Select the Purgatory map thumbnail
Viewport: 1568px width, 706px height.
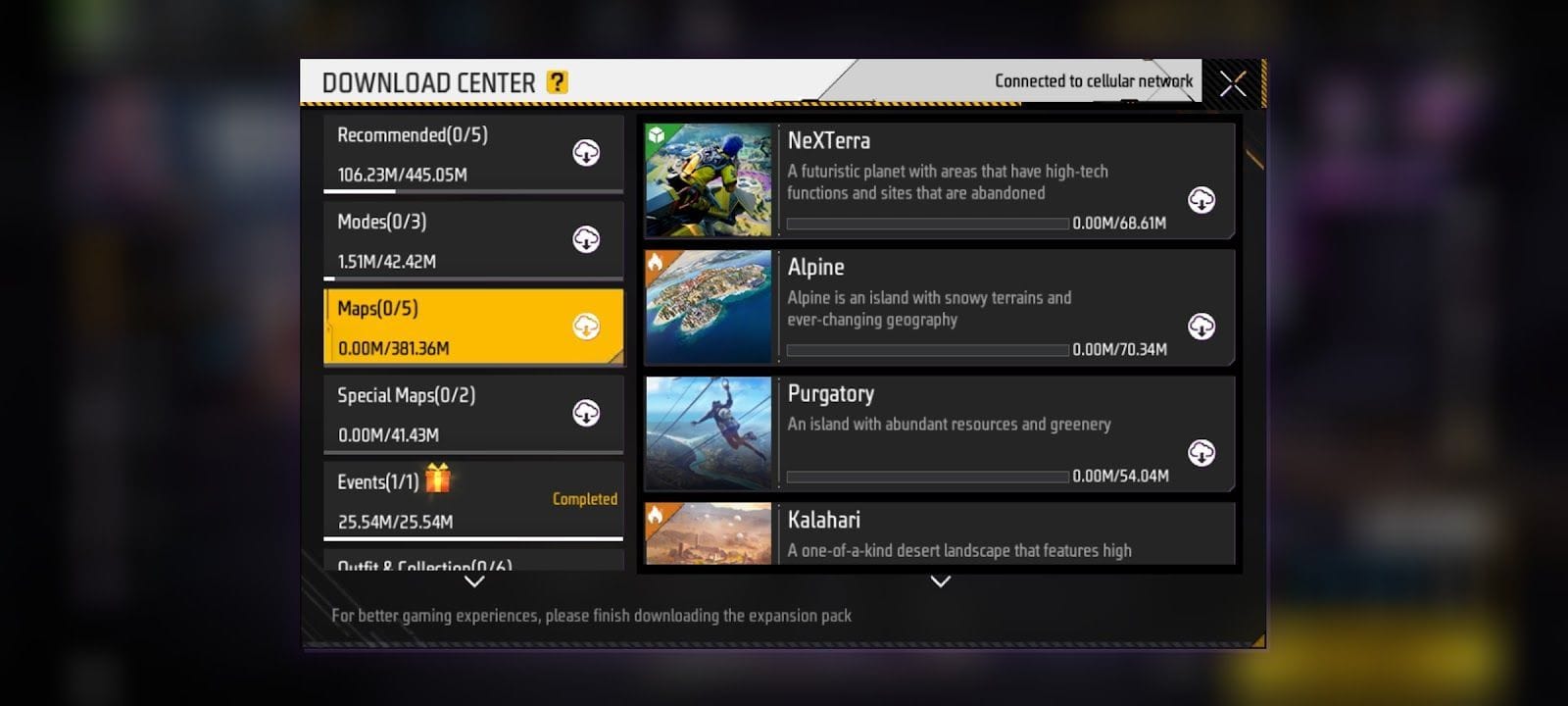click(x=709, y=432)
